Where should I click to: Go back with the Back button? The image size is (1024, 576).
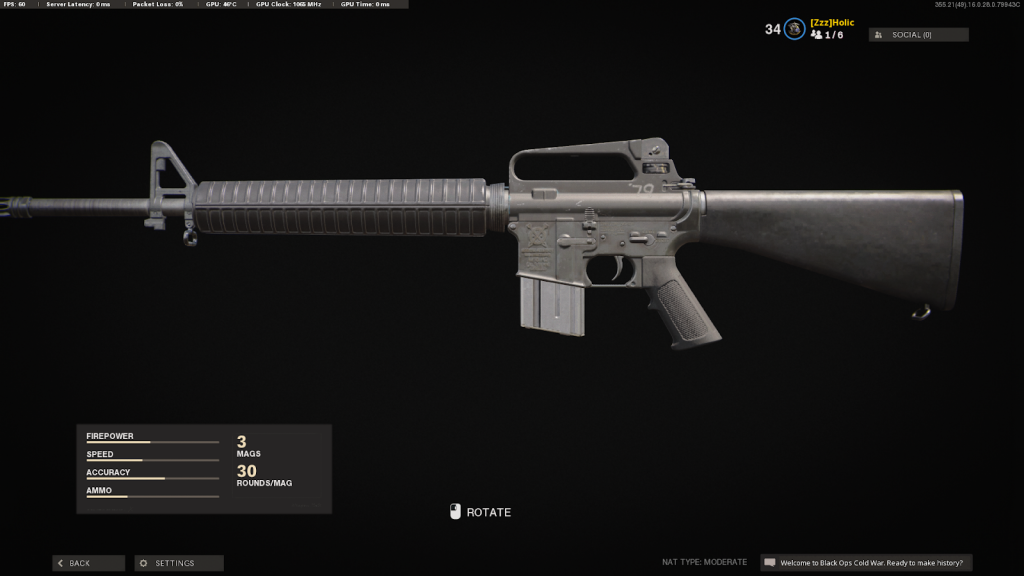[88, 563]
